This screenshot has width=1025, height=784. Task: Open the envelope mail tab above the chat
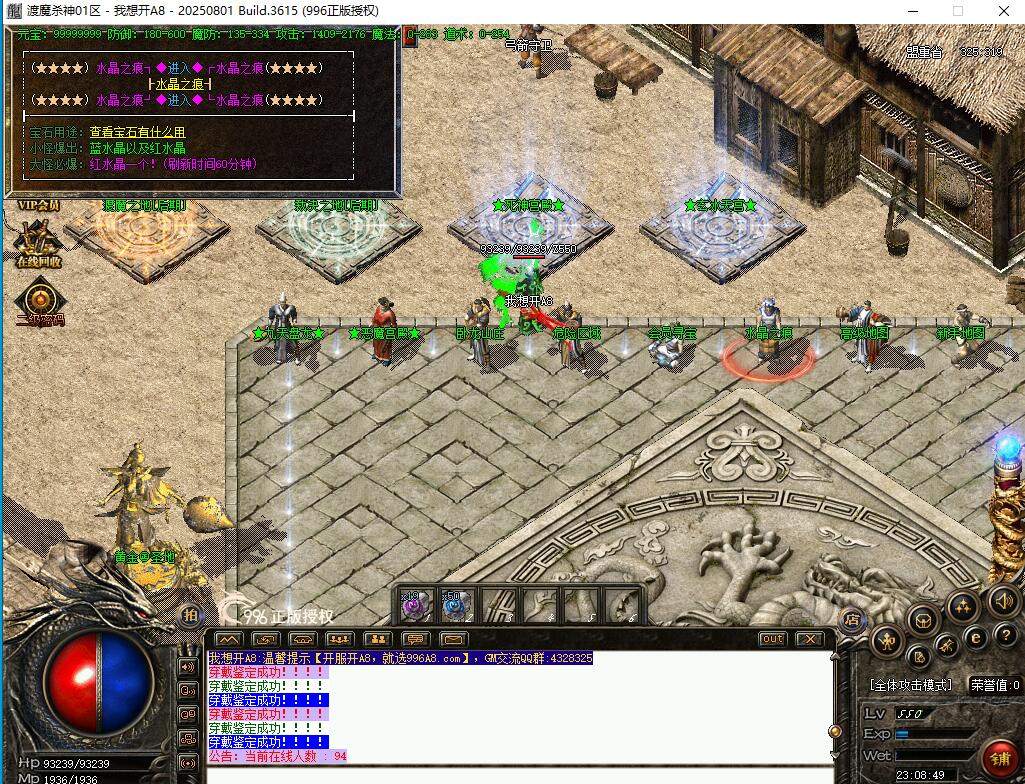point(454,639)
